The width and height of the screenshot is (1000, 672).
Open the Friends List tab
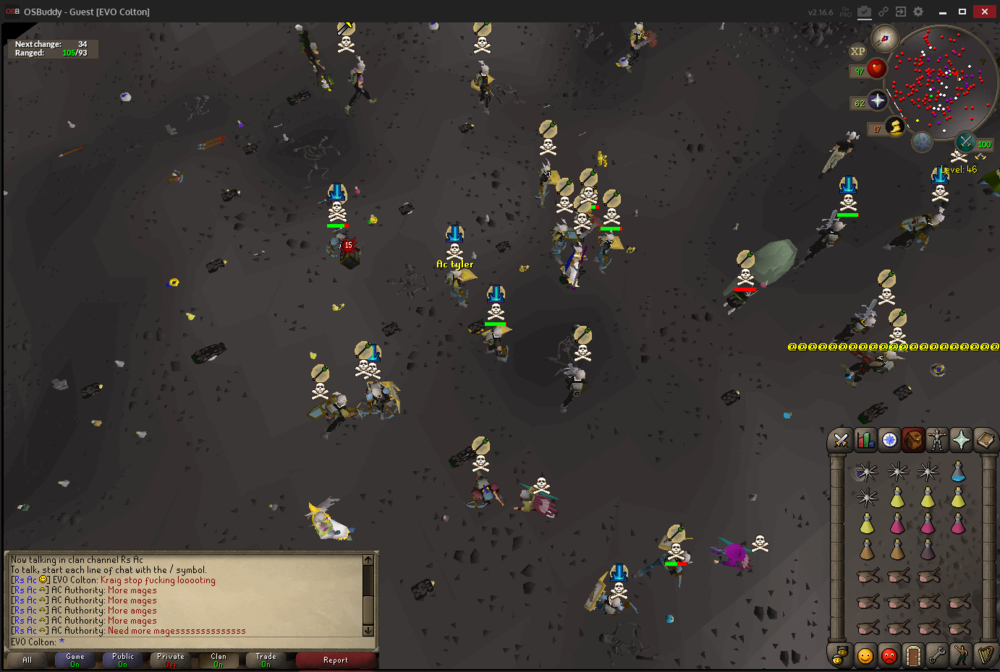coord(866,656)
